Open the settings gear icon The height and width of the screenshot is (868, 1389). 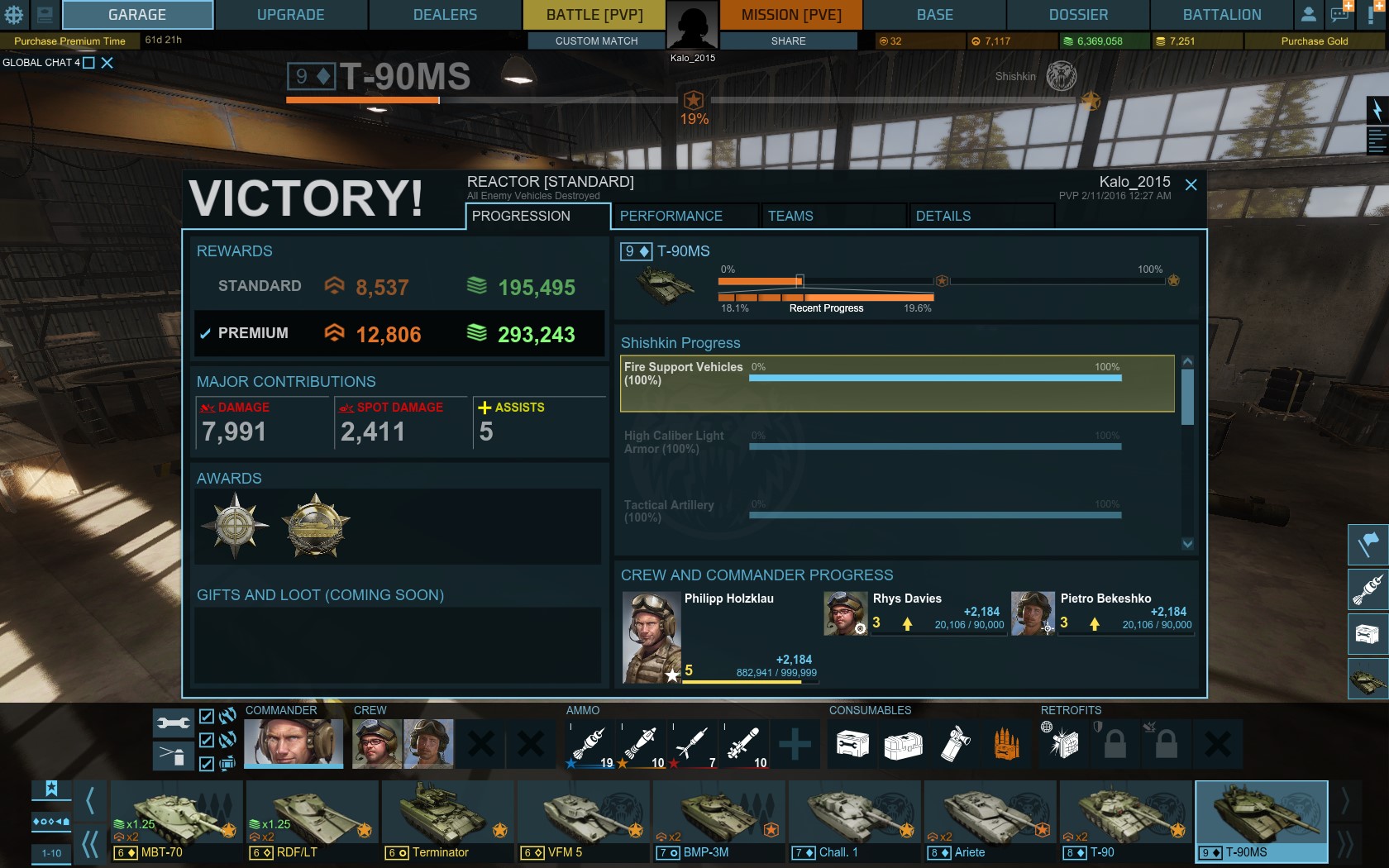point(14,14)
